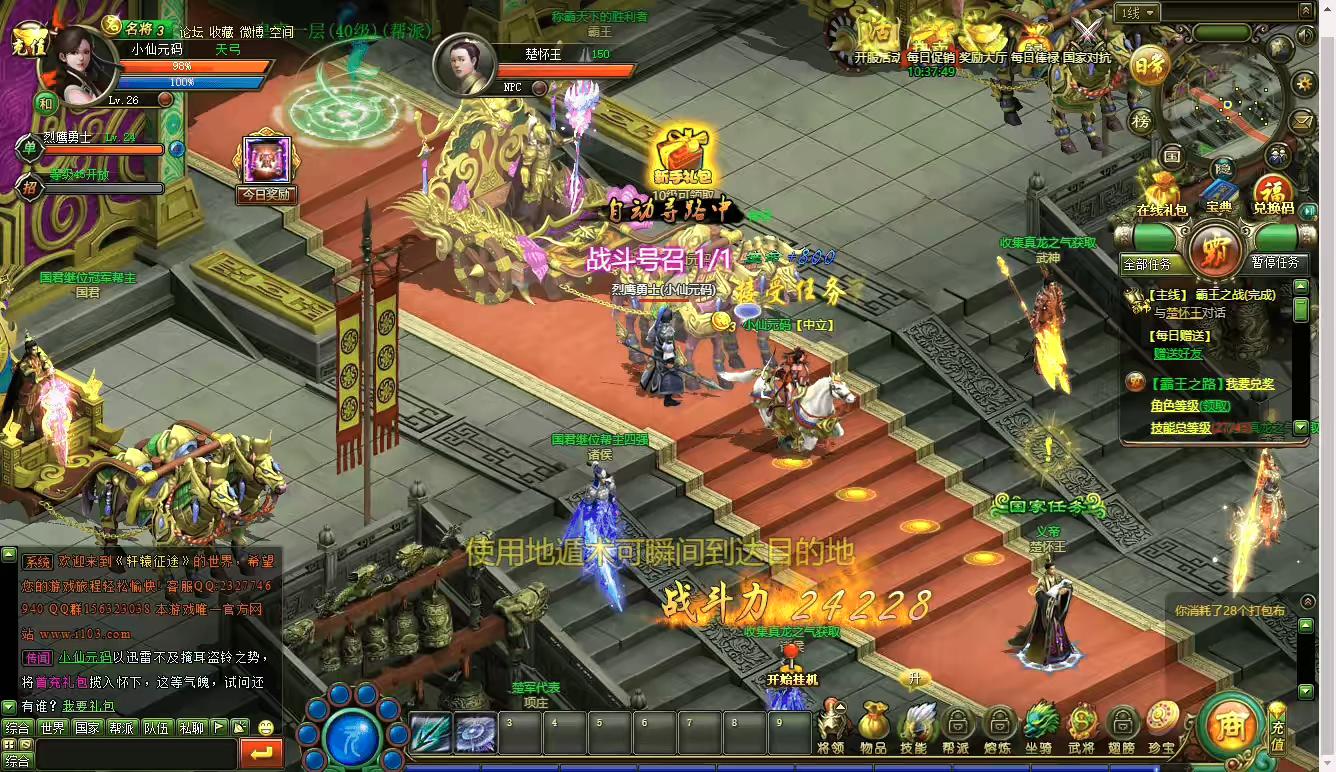Open the 1线 server line dropdown
The width and height of the screenshot is (1336, 772).
pos(1138,13)
